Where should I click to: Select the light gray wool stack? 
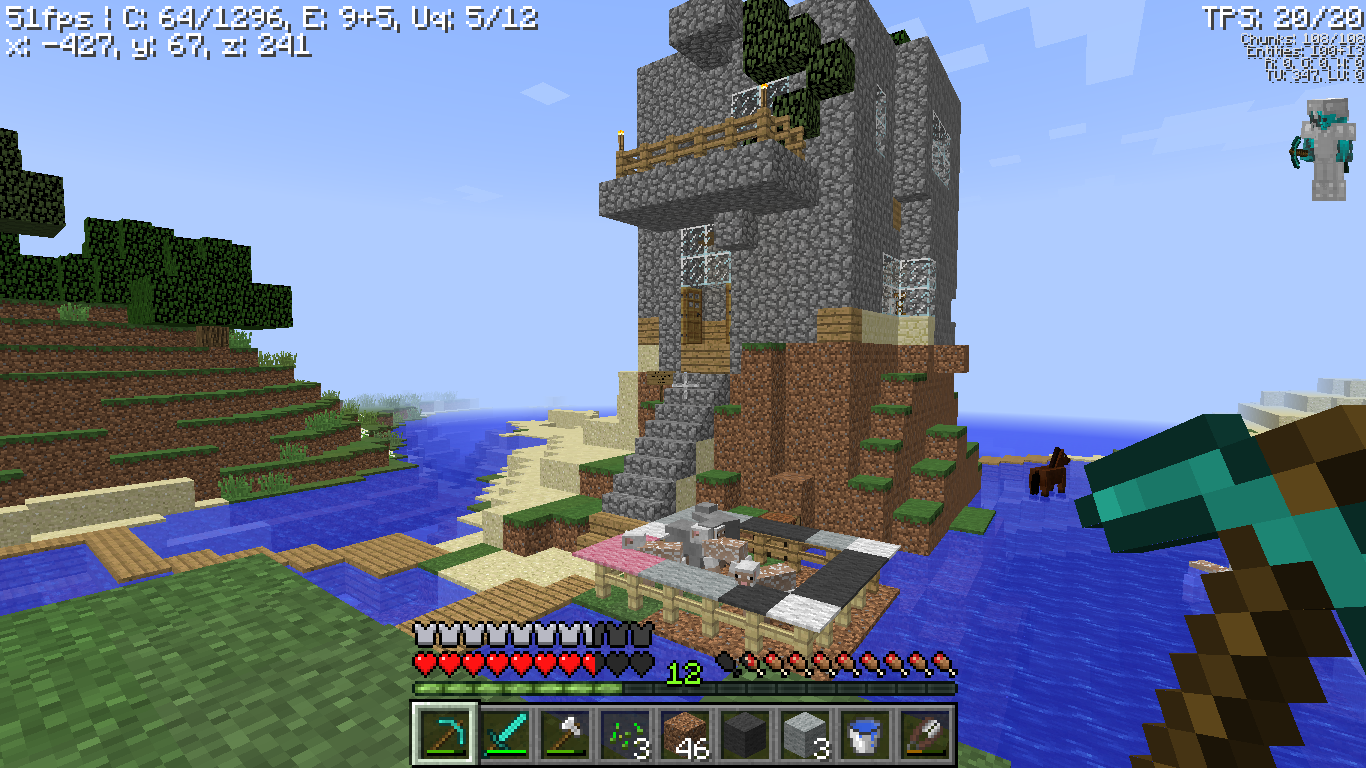804,735
